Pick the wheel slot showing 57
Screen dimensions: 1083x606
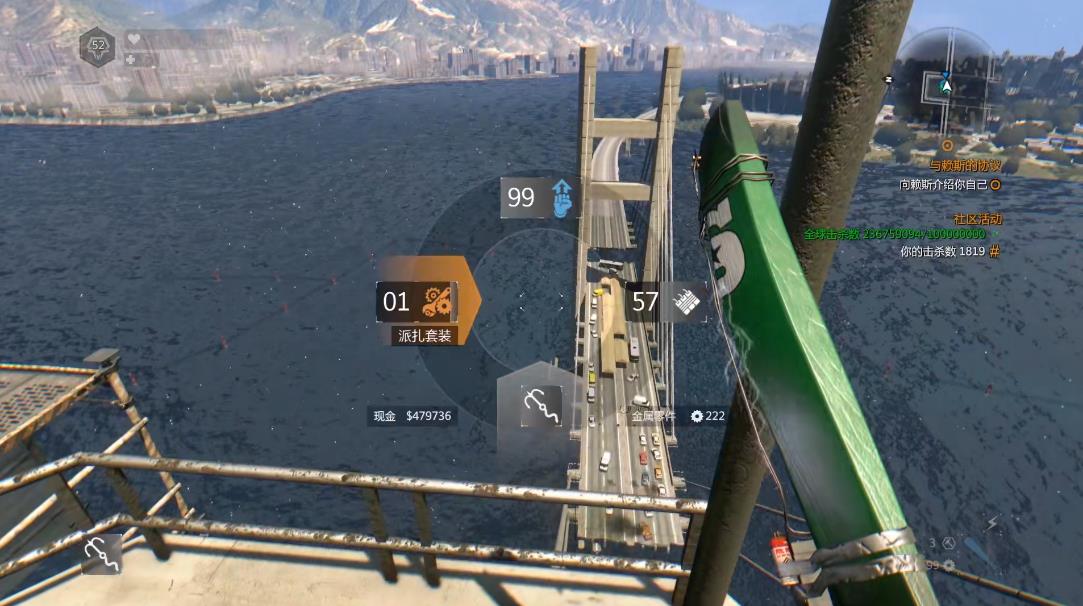668,301
